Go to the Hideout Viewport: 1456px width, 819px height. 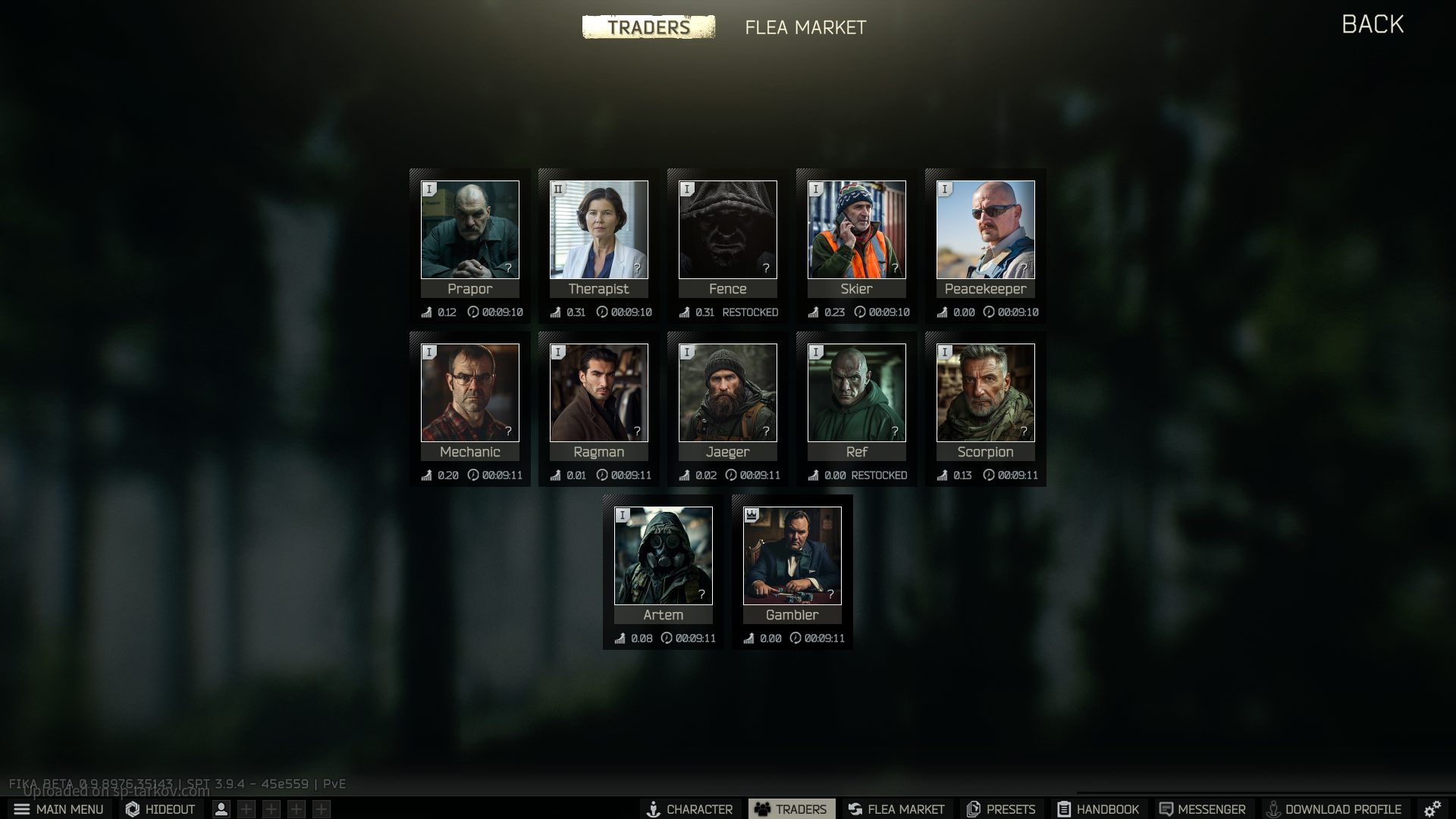(x=160, y=809)
